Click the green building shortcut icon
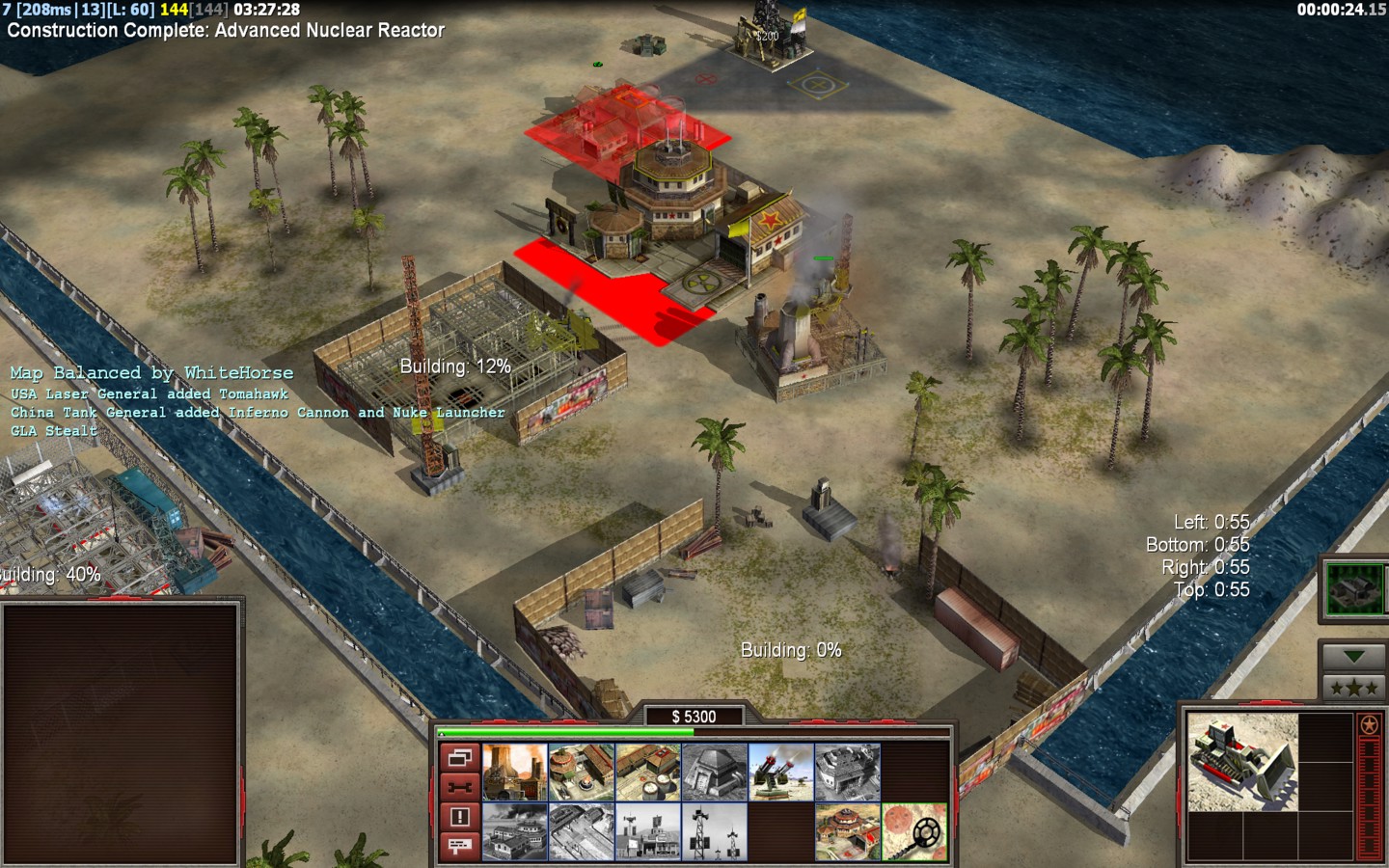1389x868 pixels. [1353, 588]
